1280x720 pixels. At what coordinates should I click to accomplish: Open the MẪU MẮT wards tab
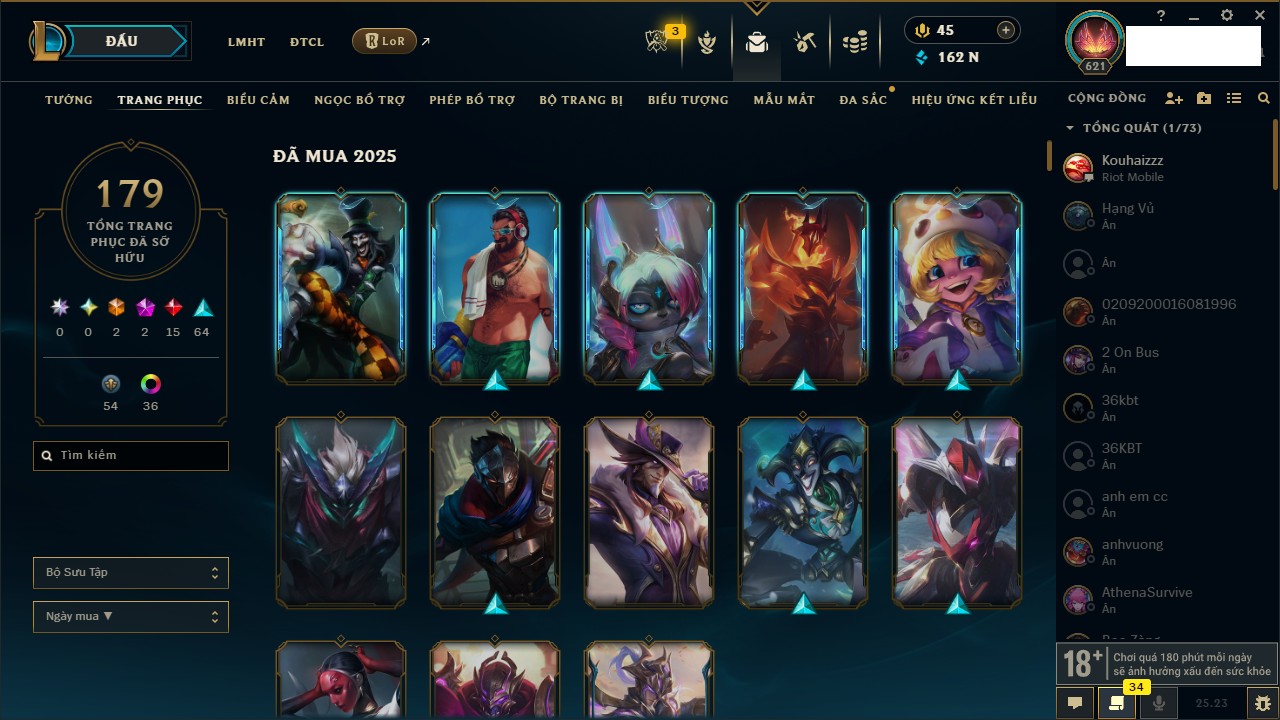point(784,100)
